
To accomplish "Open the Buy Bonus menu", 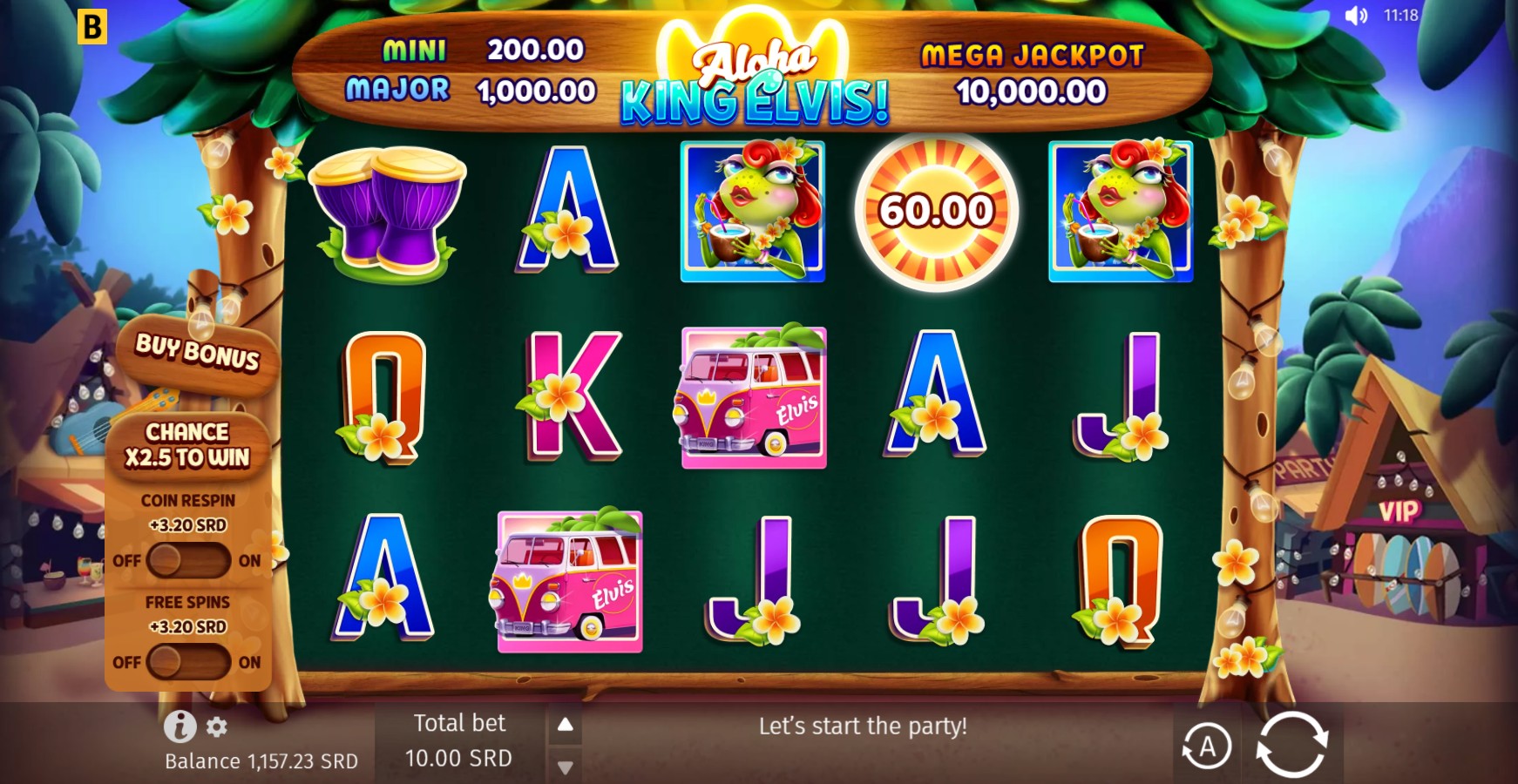I will click(198, 352).
